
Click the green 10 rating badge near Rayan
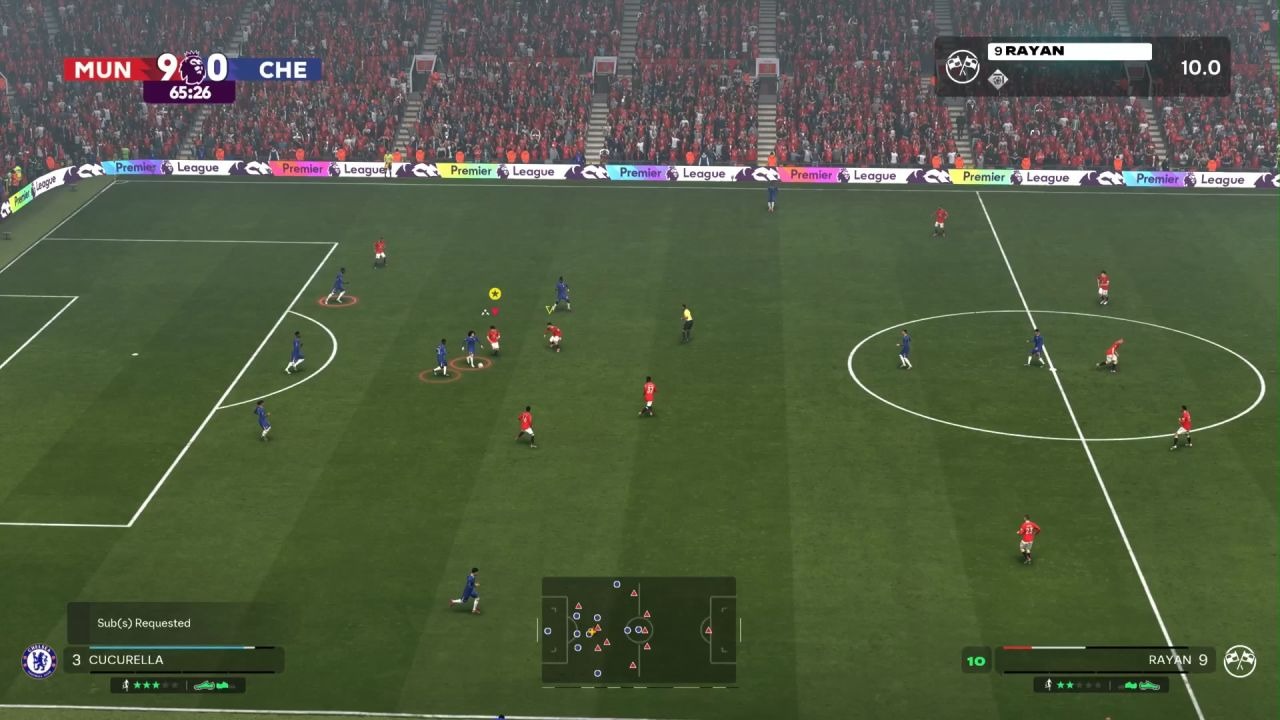pos(975,660)
